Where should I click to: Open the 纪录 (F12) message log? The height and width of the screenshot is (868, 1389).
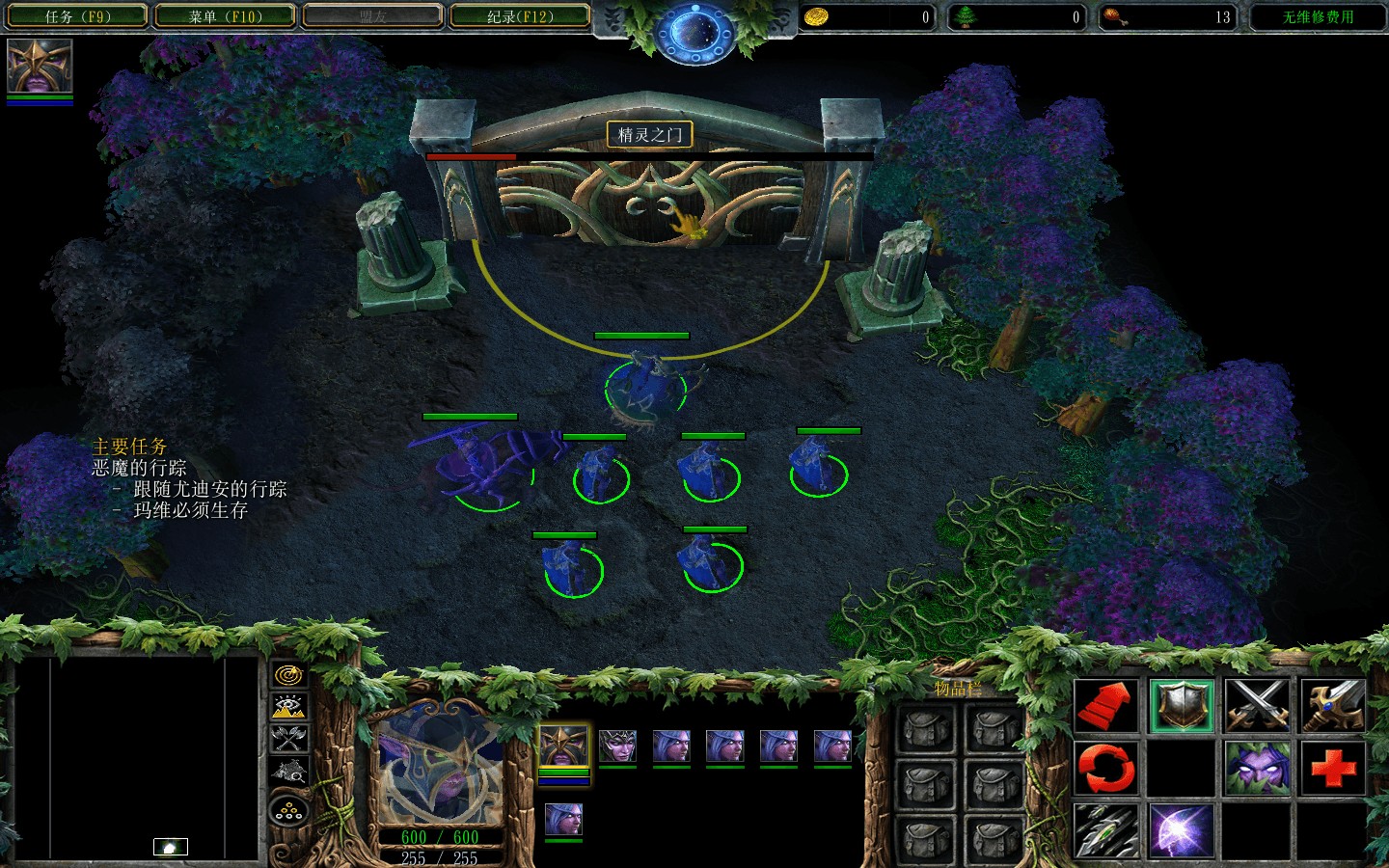520,16
